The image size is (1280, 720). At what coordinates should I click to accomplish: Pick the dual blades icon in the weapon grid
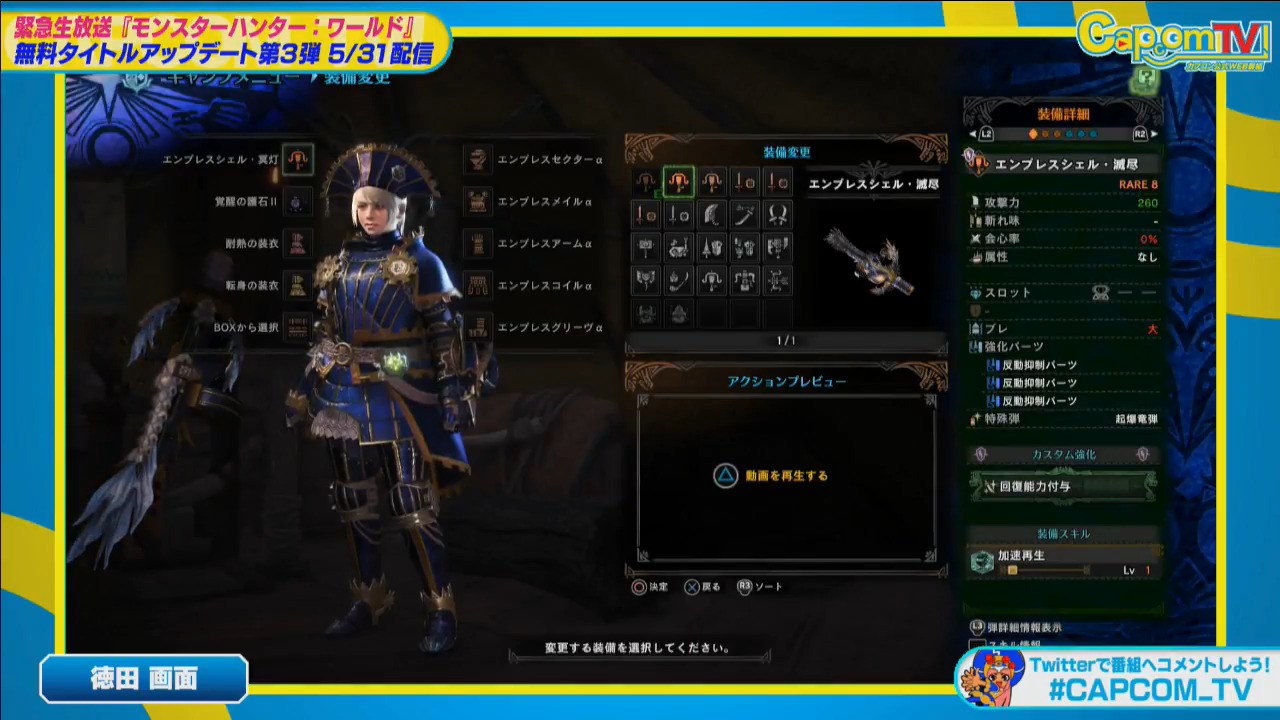click(x=778, y=214)
